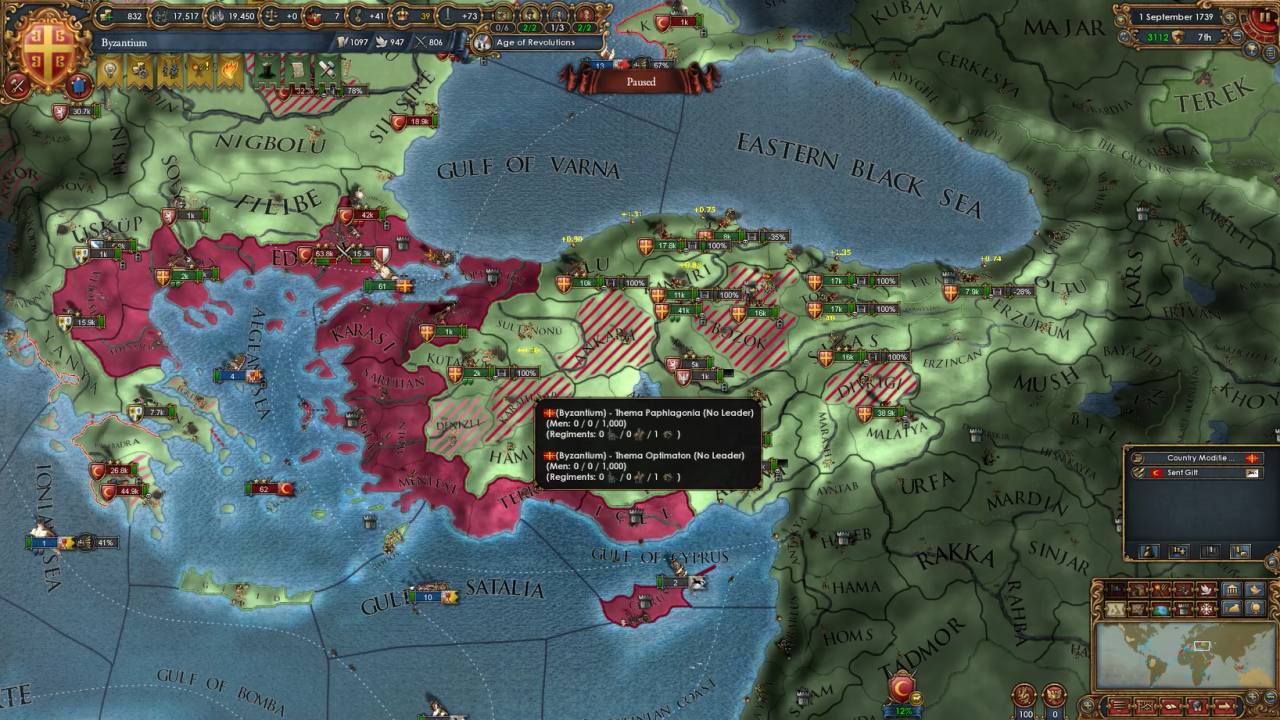
Task: Open the top hat notification
Action: [x=267, y=70]
